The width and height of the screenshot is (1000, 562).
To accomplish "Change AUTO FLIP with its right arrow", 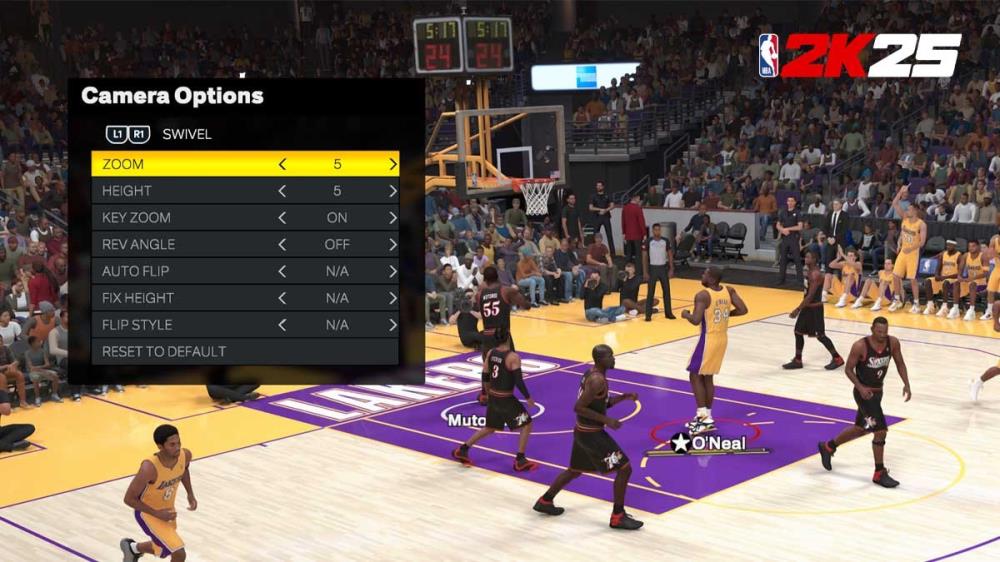I will pyautogui.click(x=393, y=271).
